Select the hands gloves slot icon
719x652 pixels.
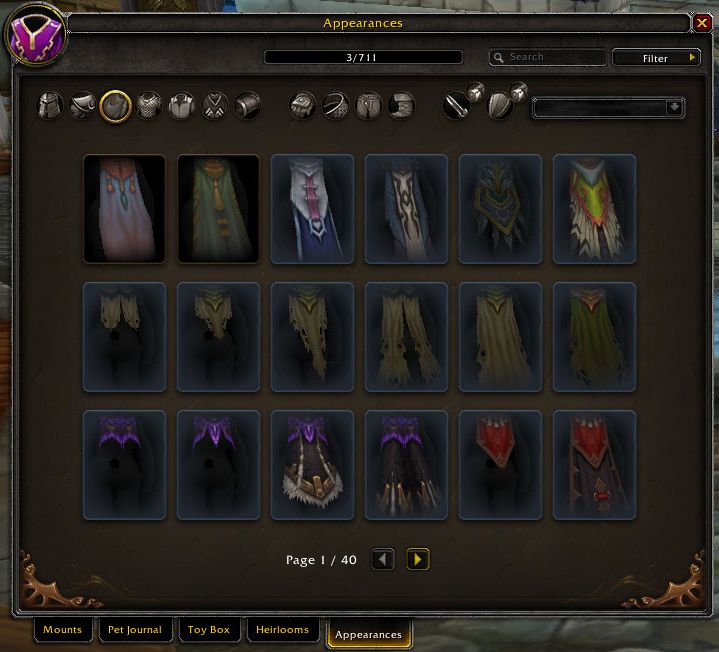304,105
